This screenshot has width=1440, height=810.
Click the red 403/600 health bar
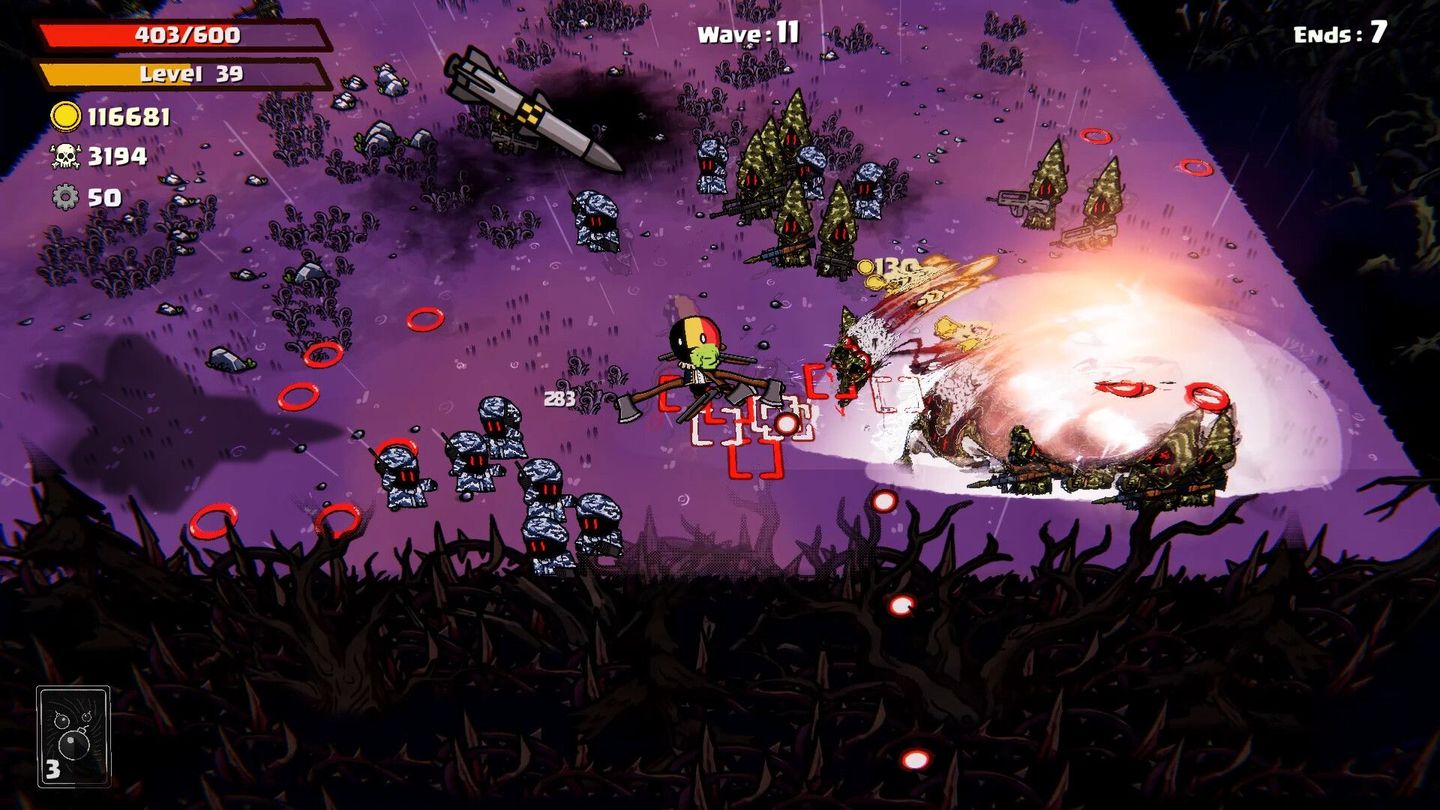[x=180, y=33]
